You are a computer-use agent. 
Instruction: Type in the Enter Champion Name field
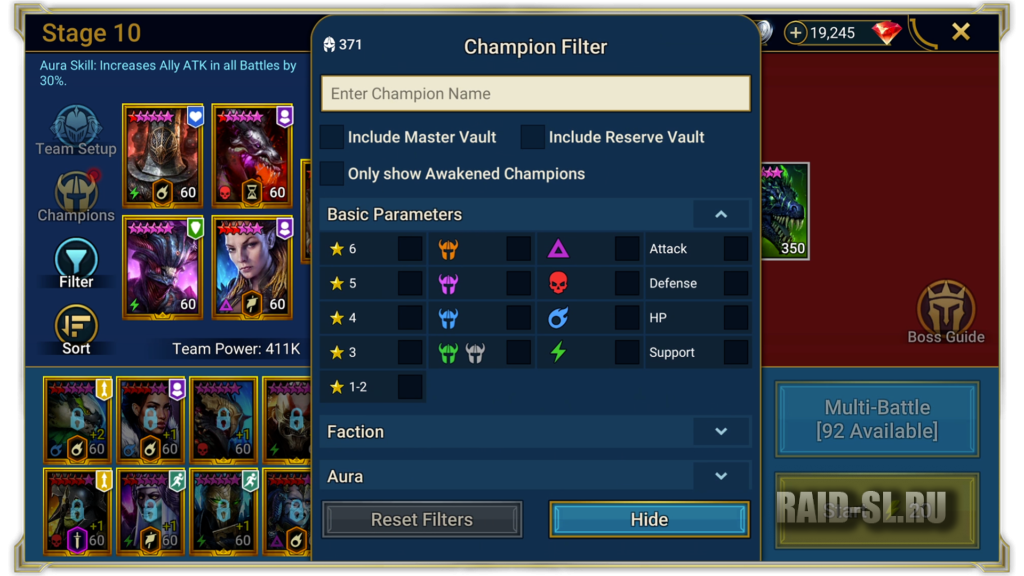tap(535, 94)
